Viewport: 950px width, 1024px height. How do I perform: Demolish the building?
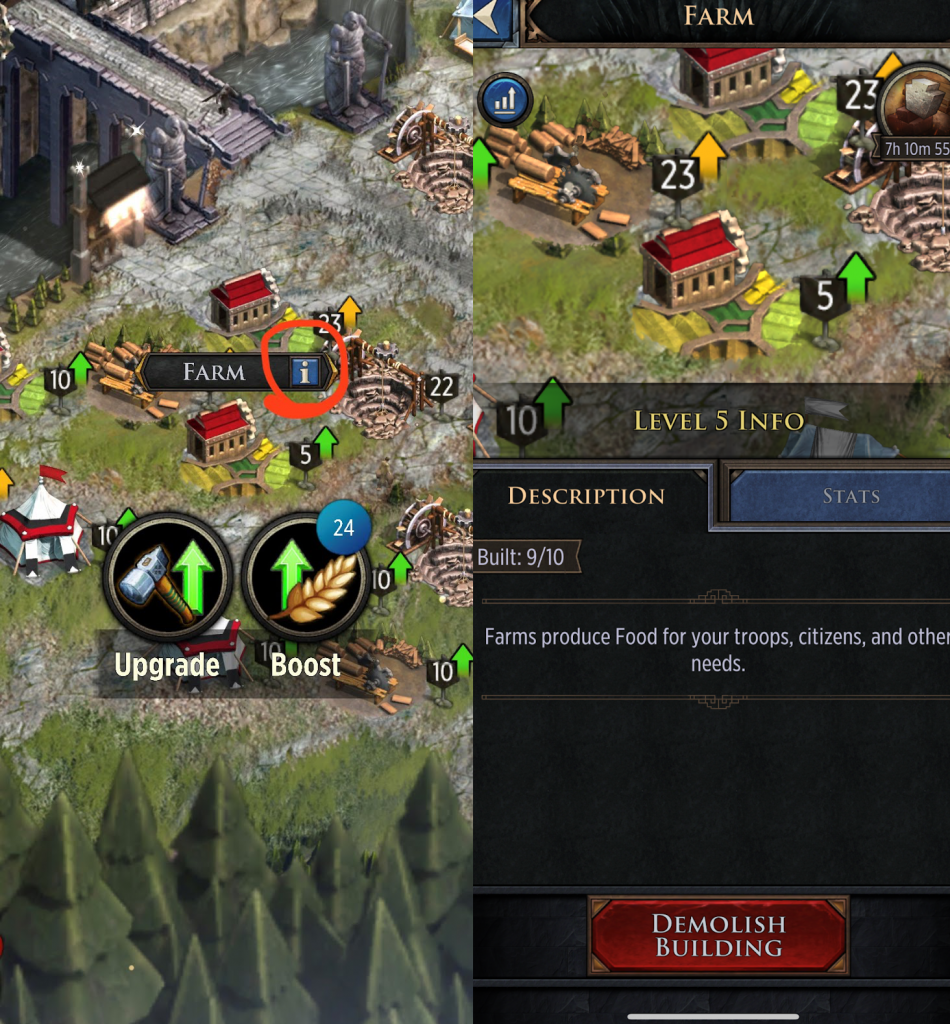[719, 935]
